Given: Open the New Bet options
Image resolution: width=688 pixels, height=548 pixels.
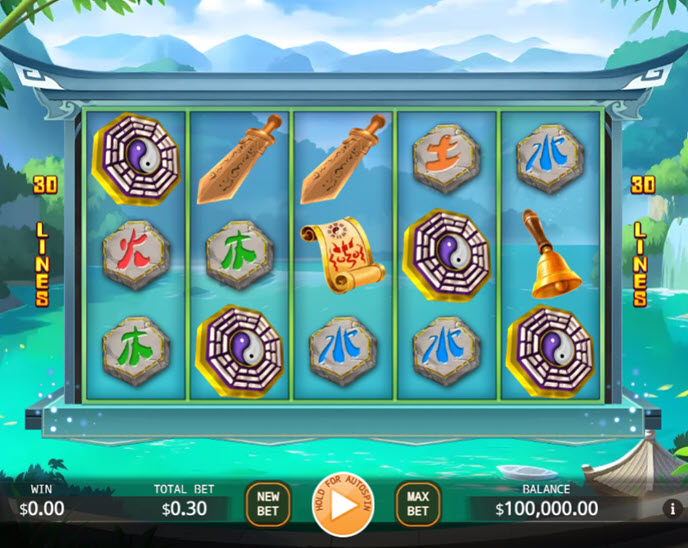Looking at the screenshot, I should [268, 504].
